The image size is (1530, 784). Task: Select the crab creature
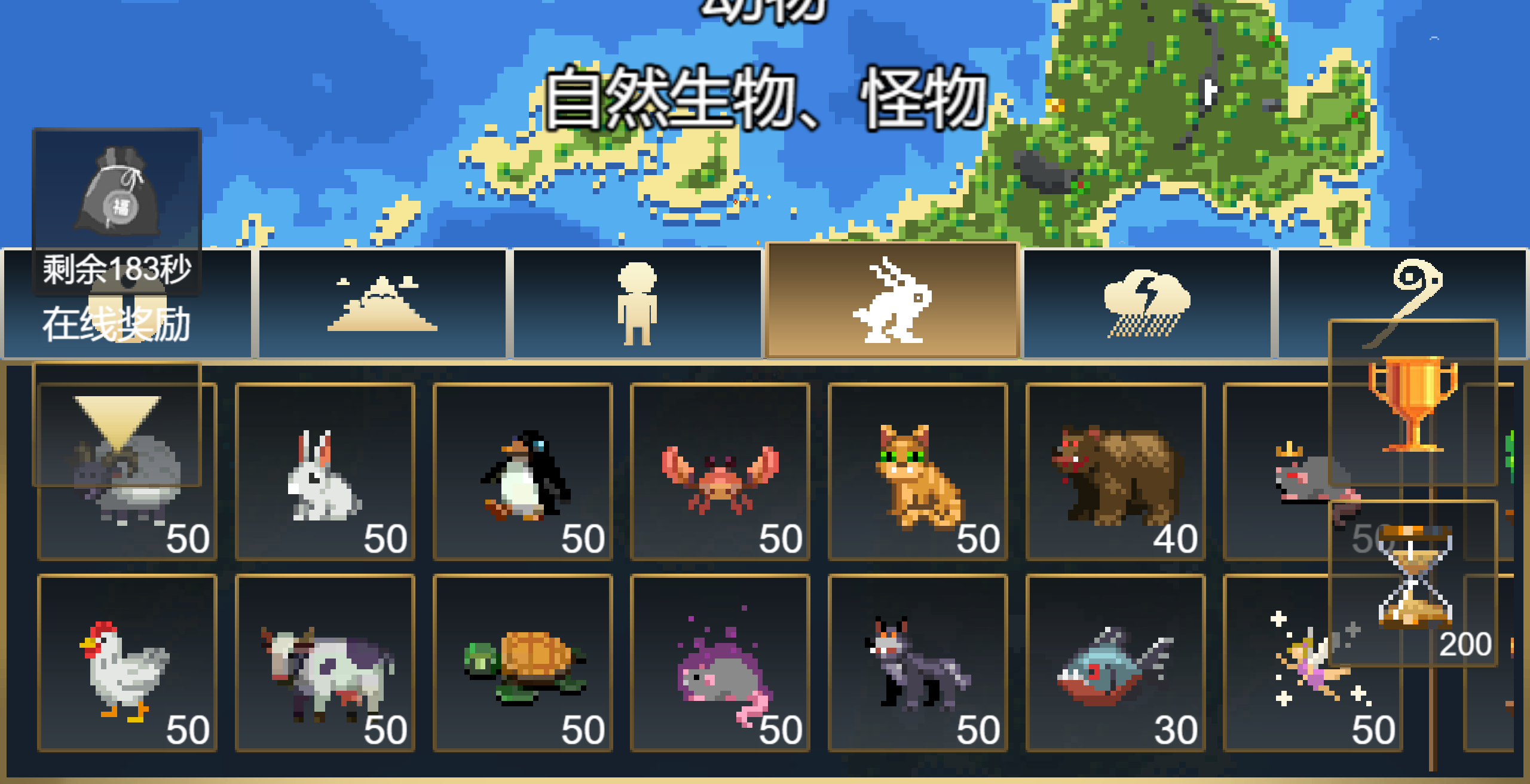tap(720, 472)
